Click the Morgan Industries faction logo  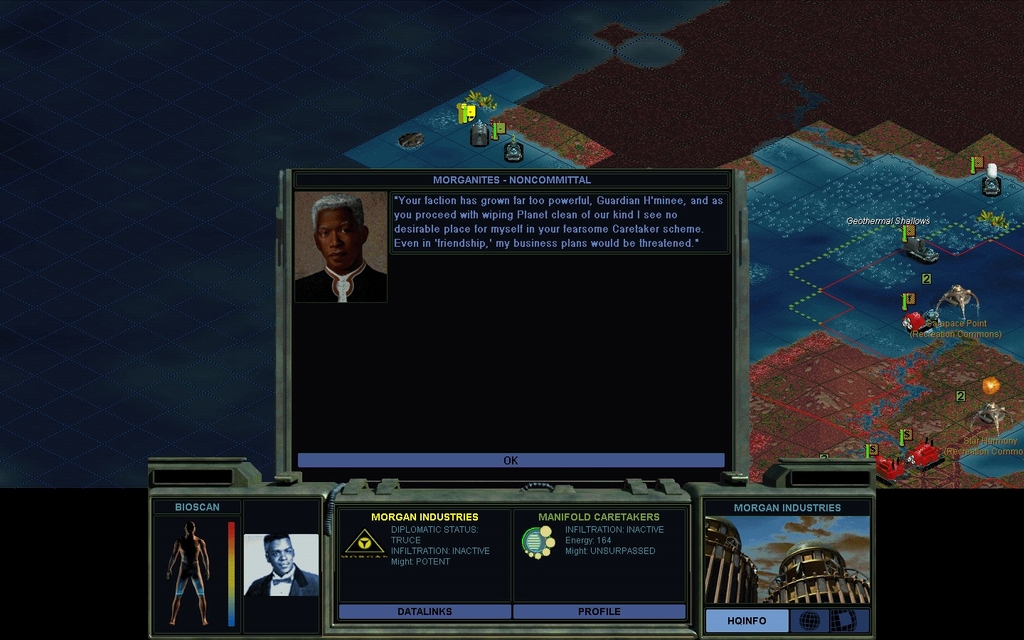364,543
